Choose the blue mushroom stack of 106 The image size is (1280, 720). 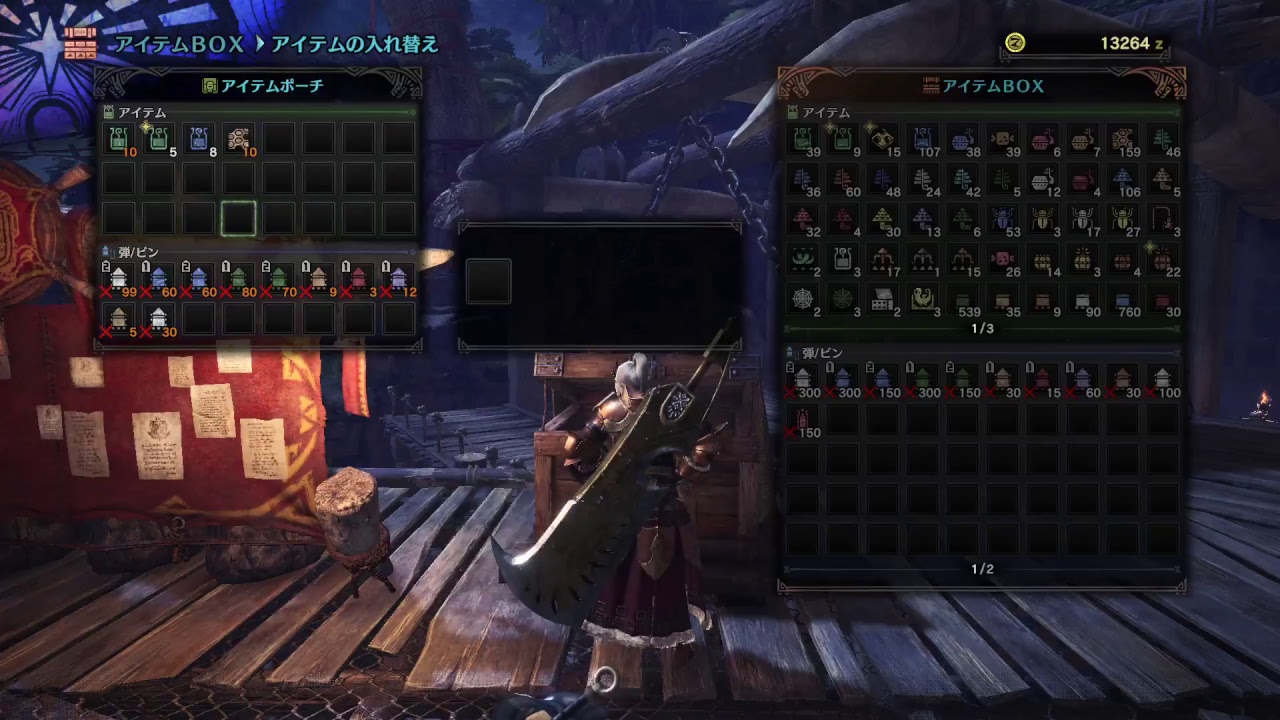point(1123,179)
